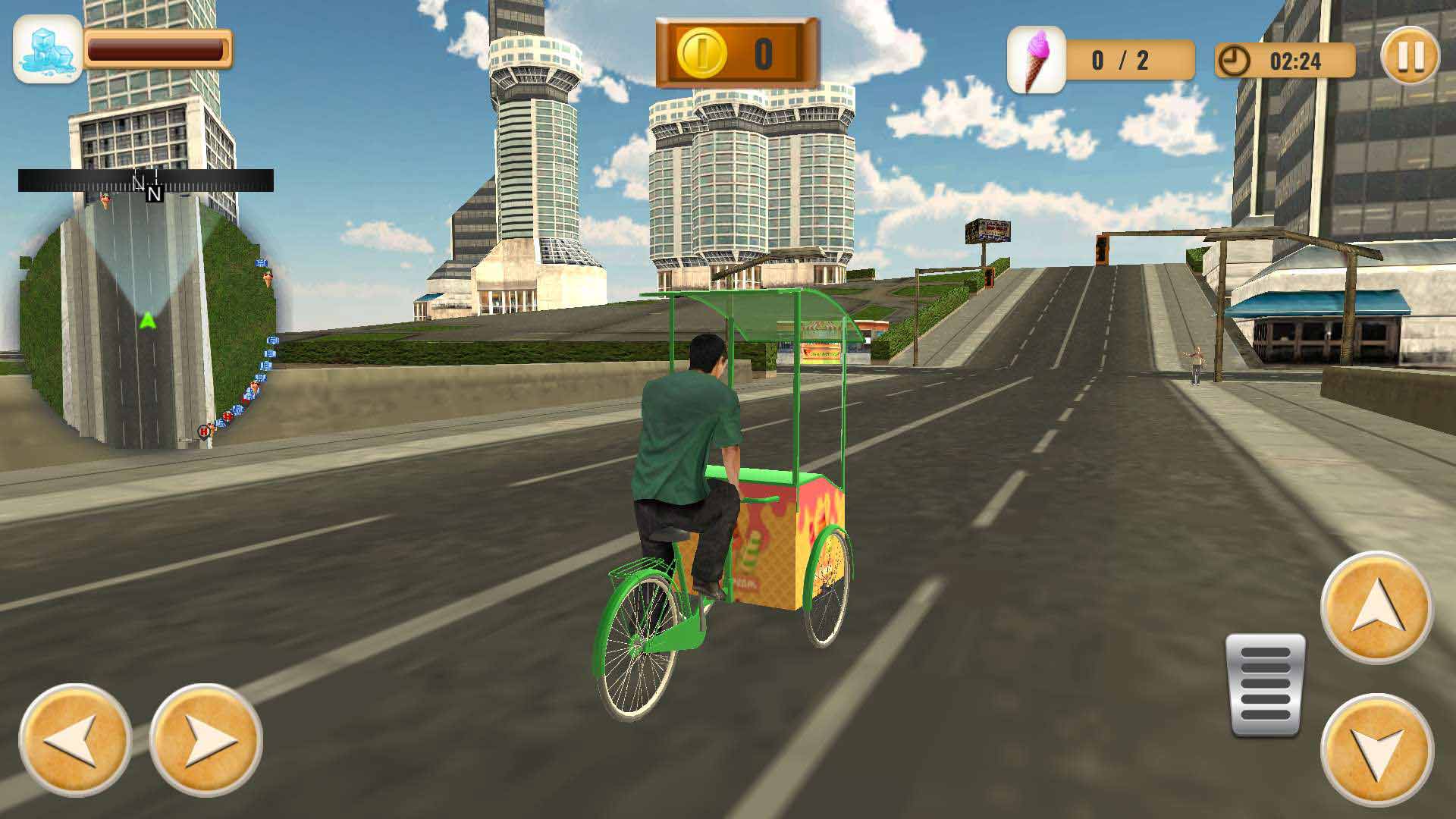Select the pink ice cream cone icon
Image resolution: width=1456 pixels, height=819 pixels.
pyautogui.click(x=1036, y=60)
